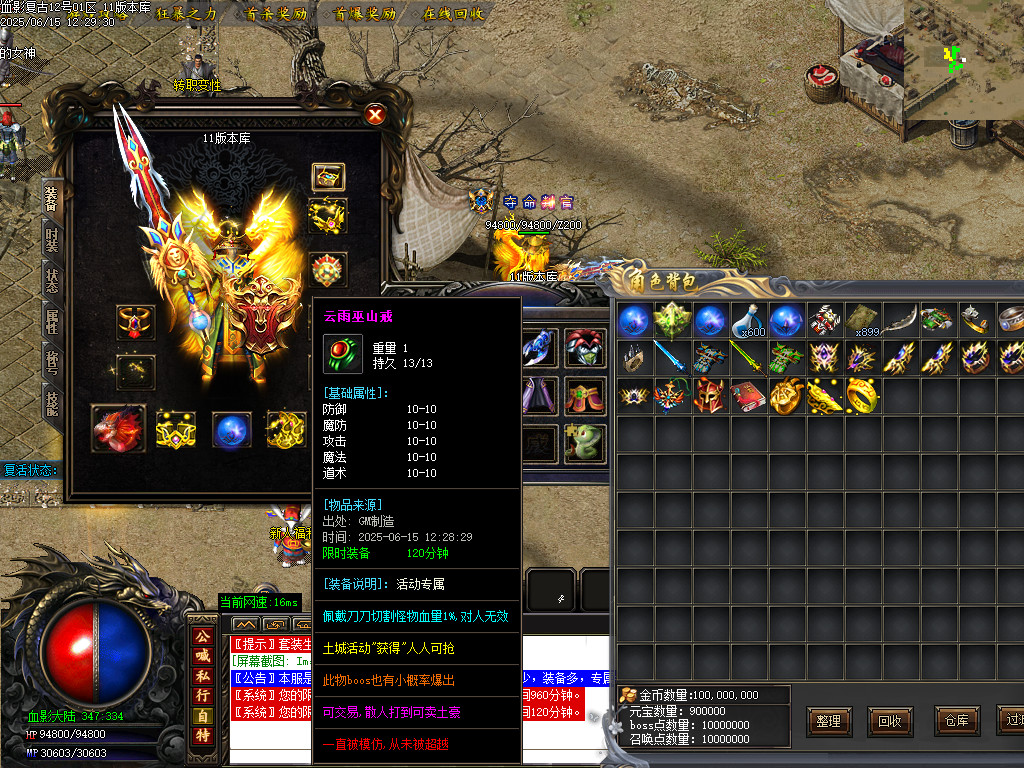Show the 属性 attributes tab

point(52,321)
